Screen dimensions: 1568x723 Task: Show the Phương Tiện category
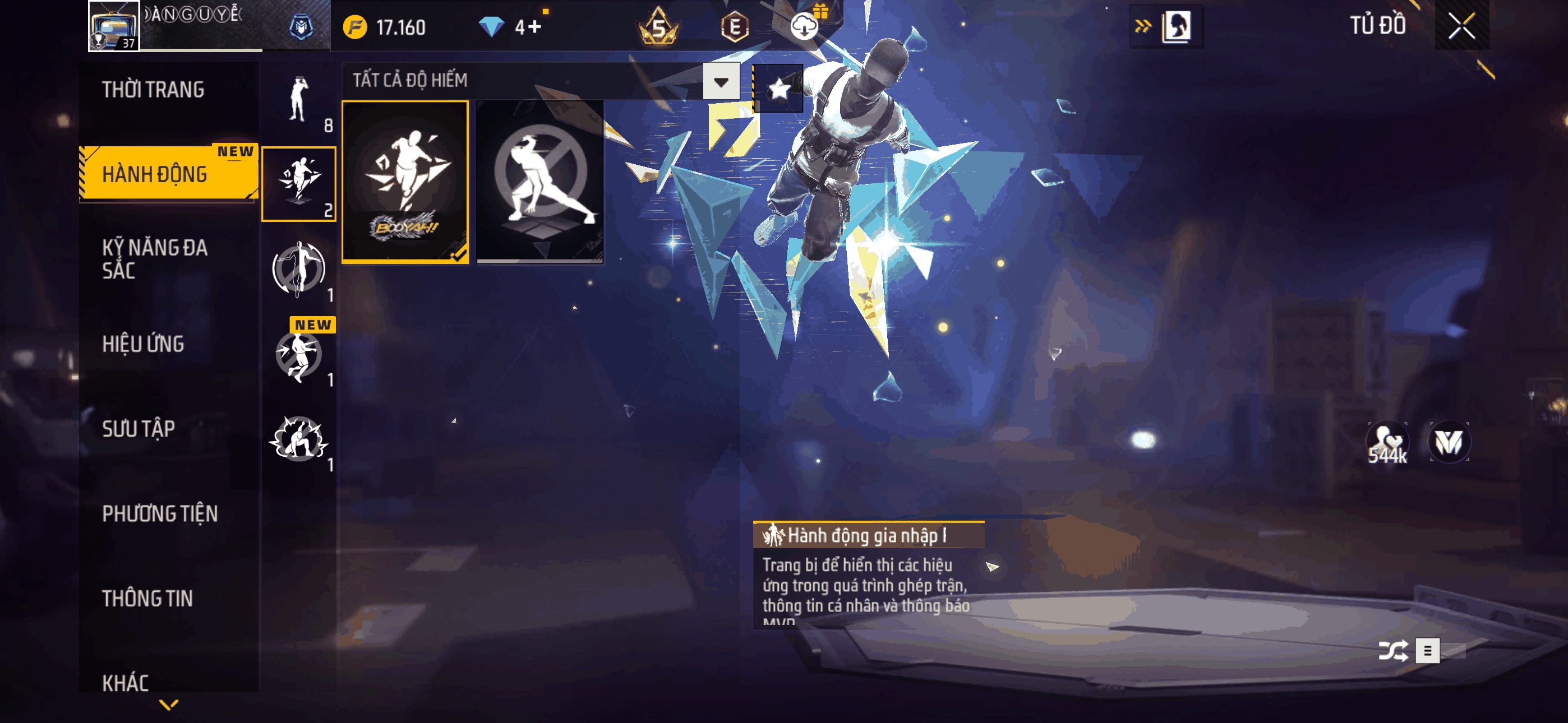click(x=160, y=513)
